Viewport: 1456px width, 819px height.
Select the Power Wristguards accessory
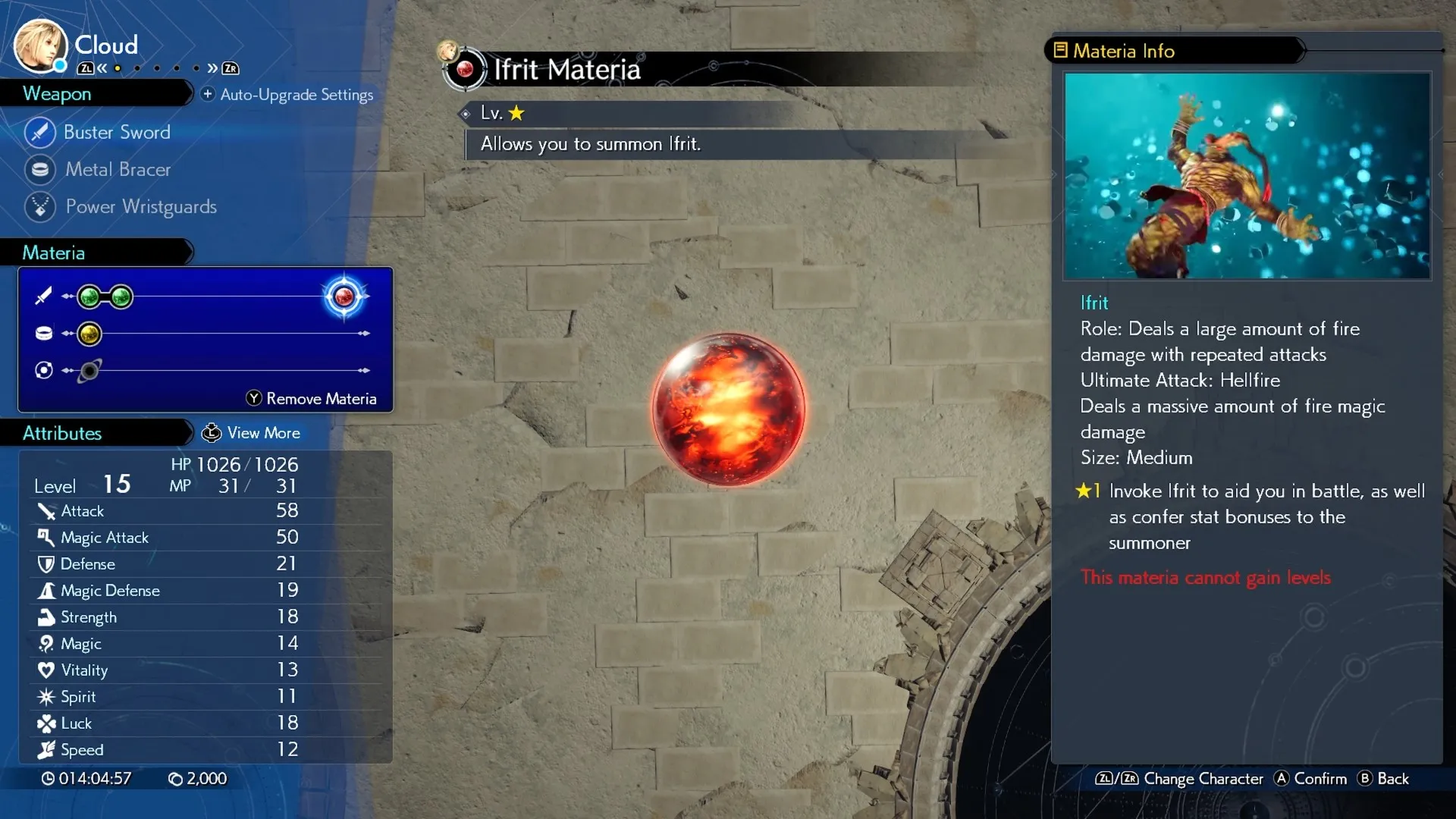140,206
